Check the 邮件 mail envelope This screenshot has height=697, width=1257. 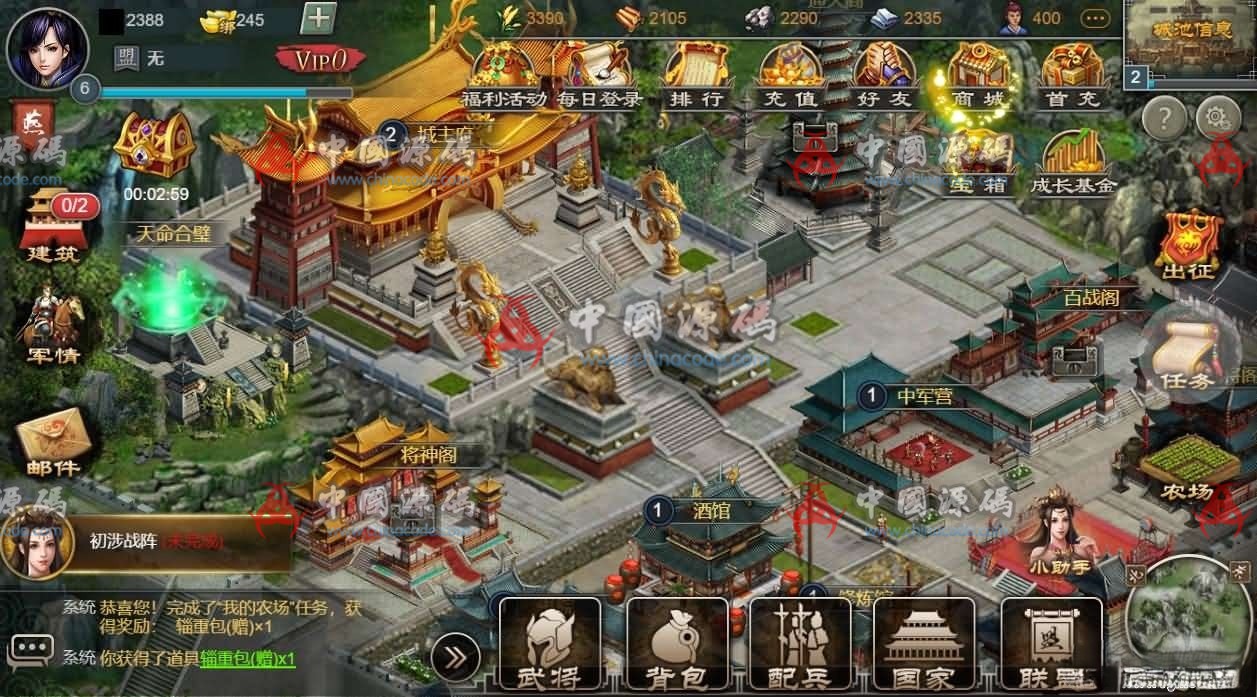[53, 444]
